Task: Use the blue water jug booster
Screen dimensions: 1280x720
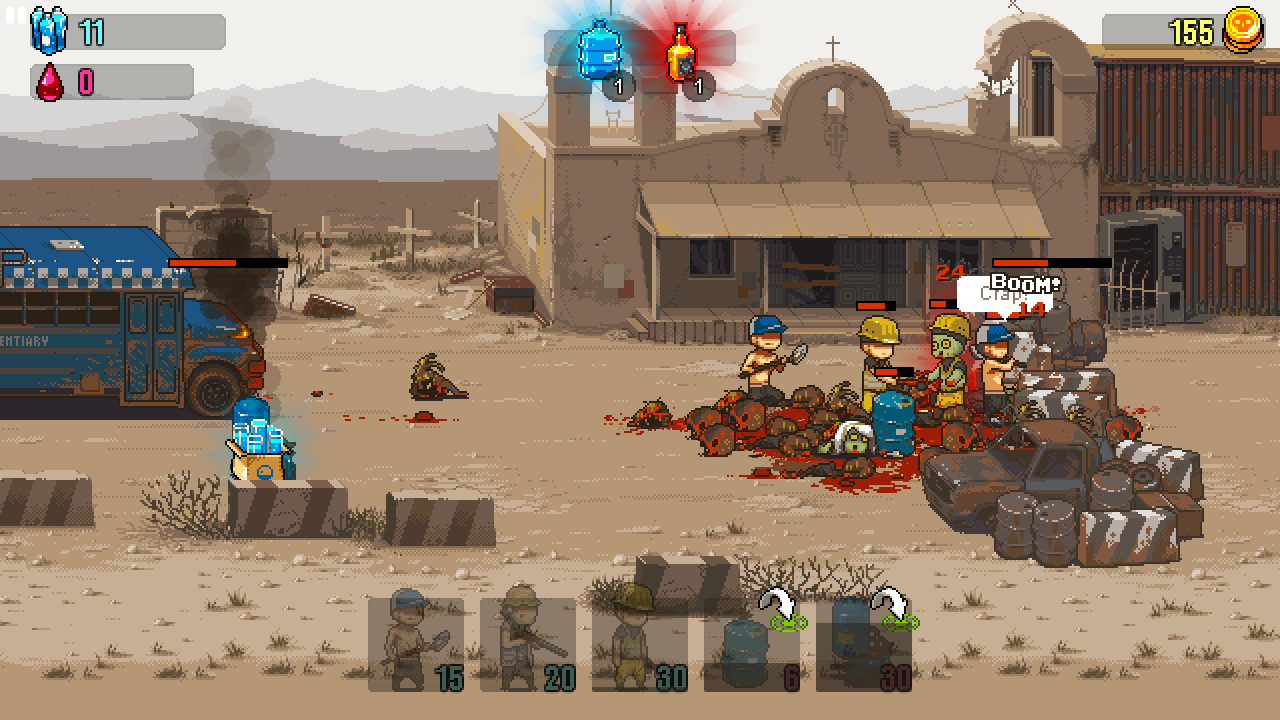Action: [600, 50]
